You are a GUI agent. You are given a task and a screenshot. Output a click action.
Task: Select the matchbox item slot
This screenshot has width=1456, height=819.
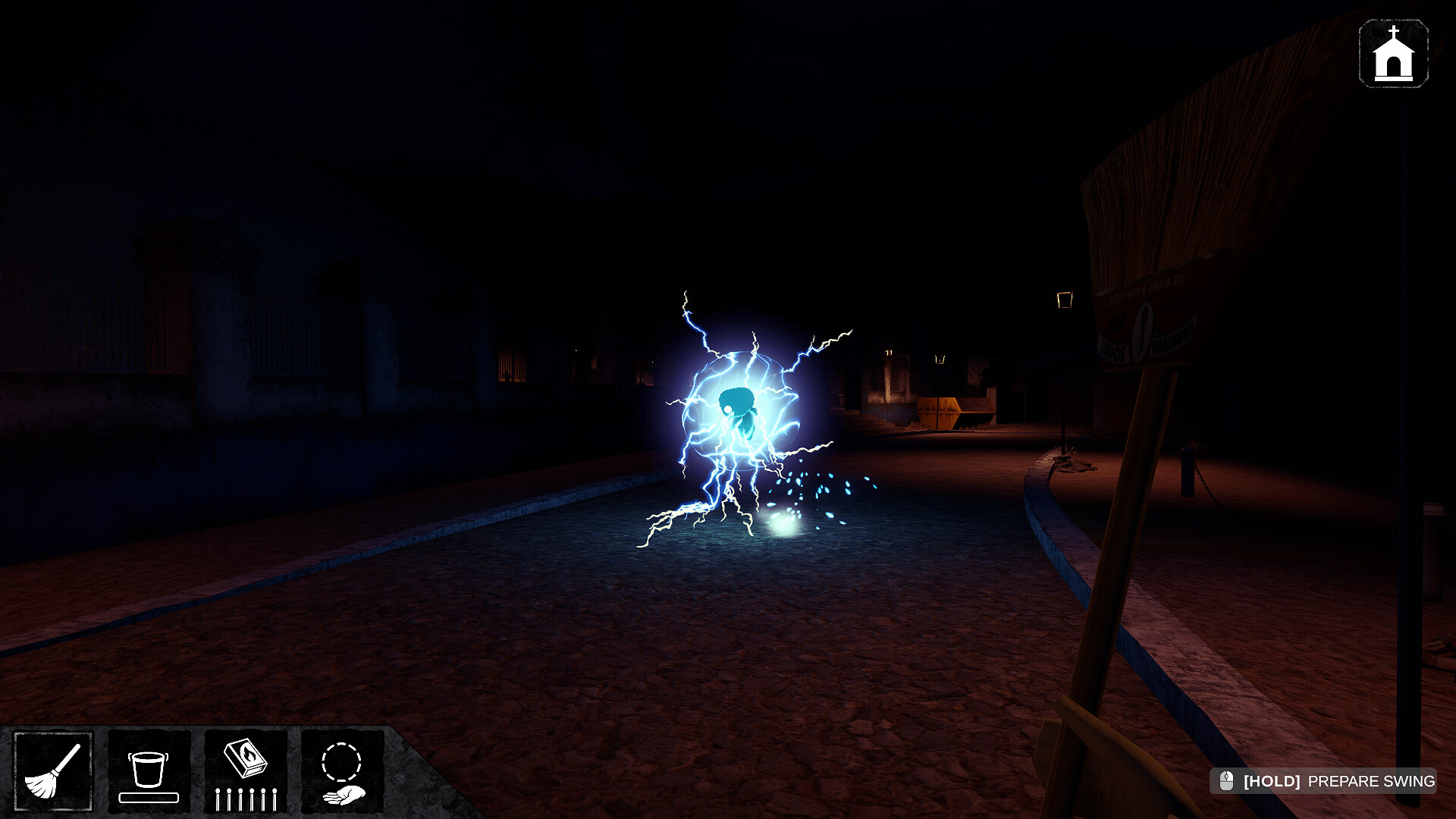click(x=246, y=770)
